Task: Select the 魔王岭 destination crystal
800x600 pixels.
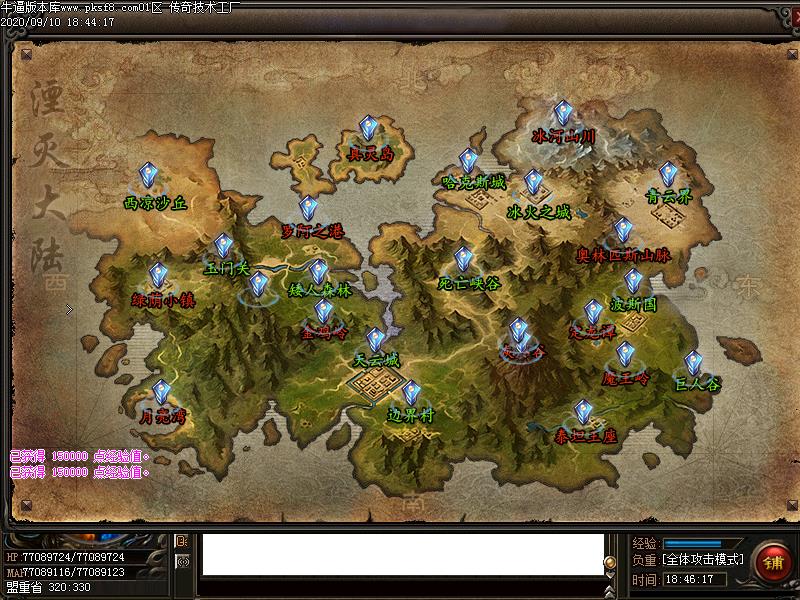Action: pos(625,355)
